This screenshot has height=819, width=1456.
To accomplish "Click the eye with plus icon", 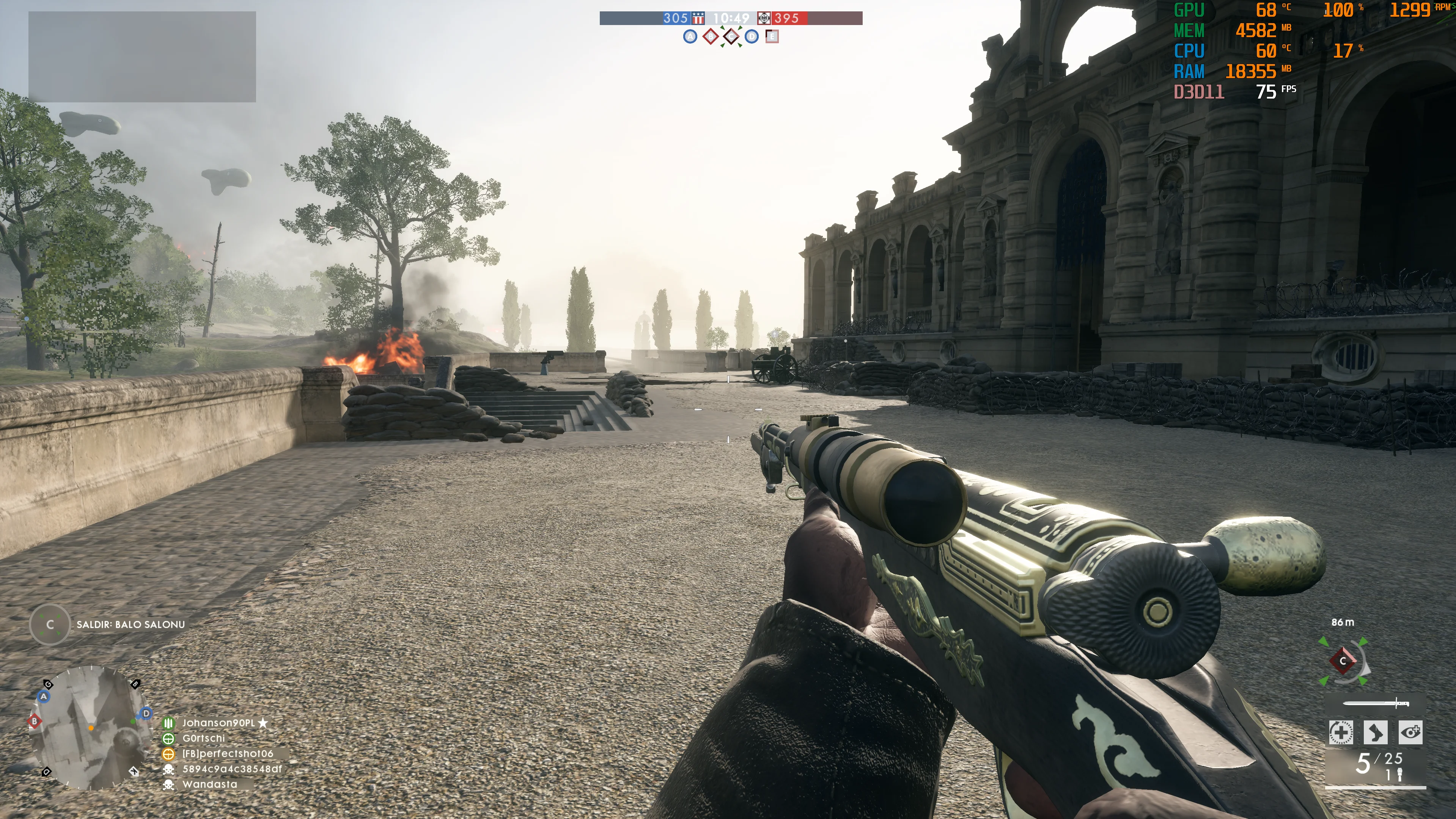I will pos(1410,733).
